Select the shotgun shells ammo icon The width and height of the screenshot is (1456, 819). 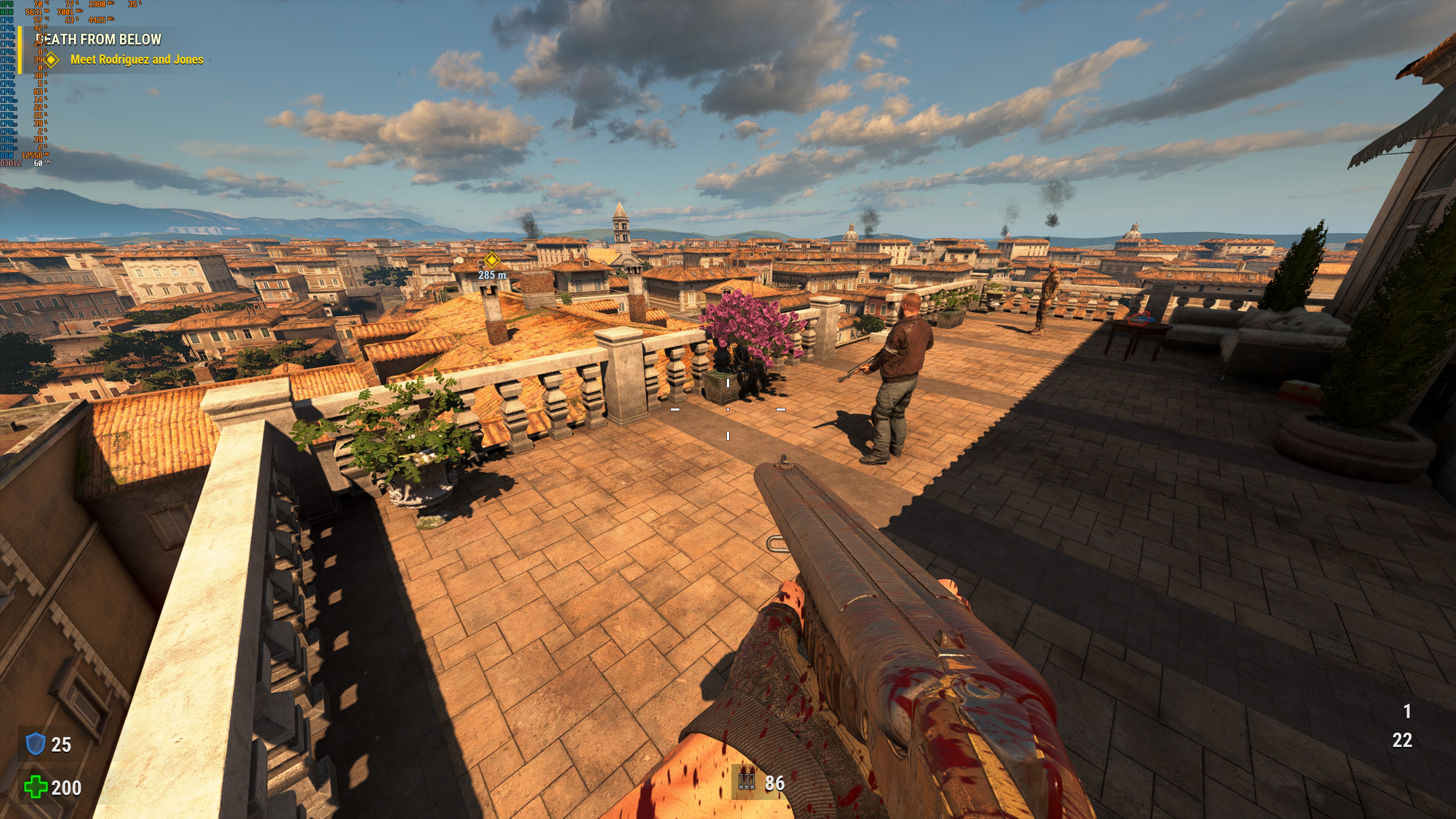pyautogui.click(x=747, y=782)
